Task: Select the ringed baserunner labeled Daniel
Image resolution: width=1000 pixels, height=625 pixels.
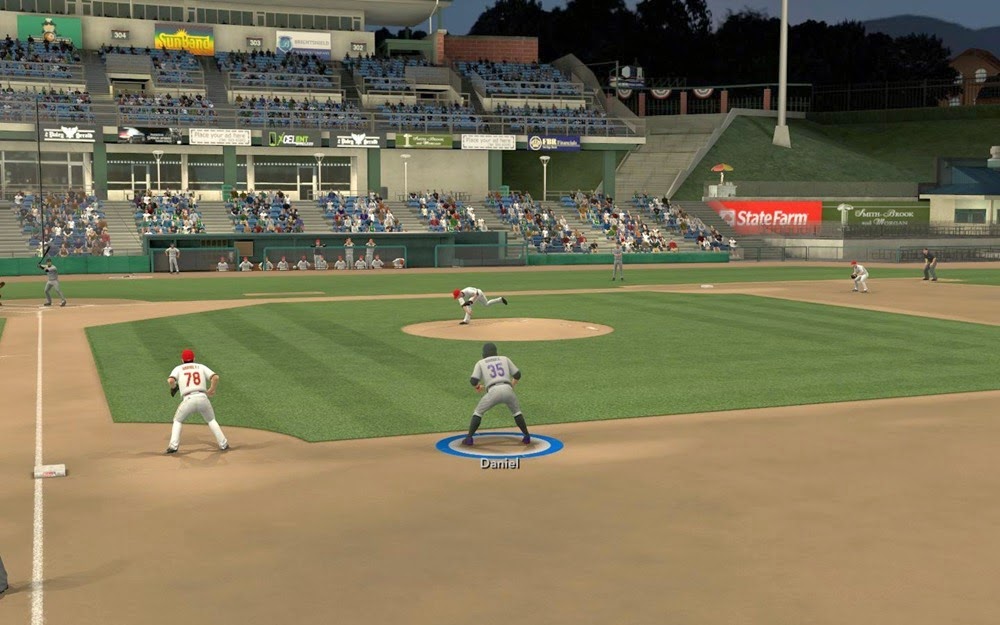Action: (497, 393)
